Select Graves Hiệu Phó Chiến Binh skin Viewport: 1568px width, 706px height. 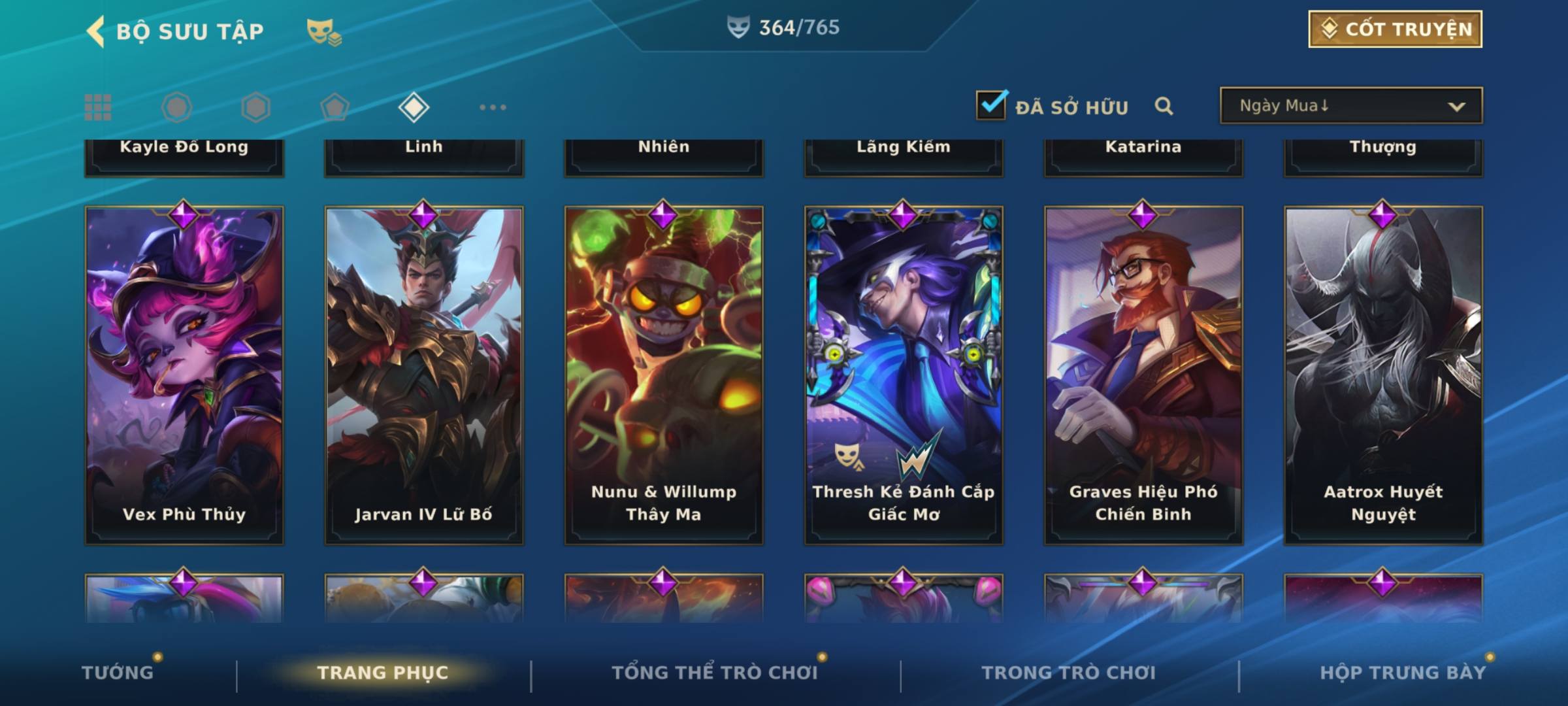(x=1143, y=375)
